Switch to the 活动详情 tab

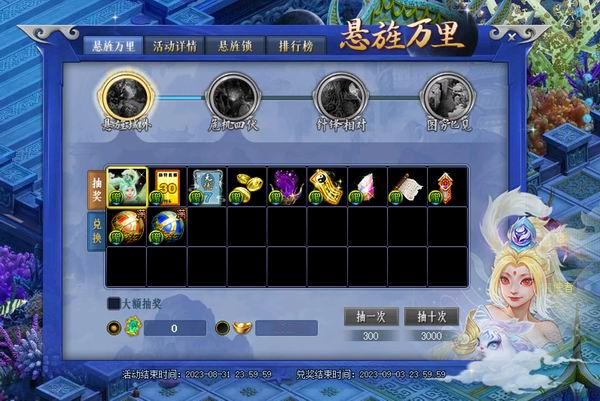(176, 47)
